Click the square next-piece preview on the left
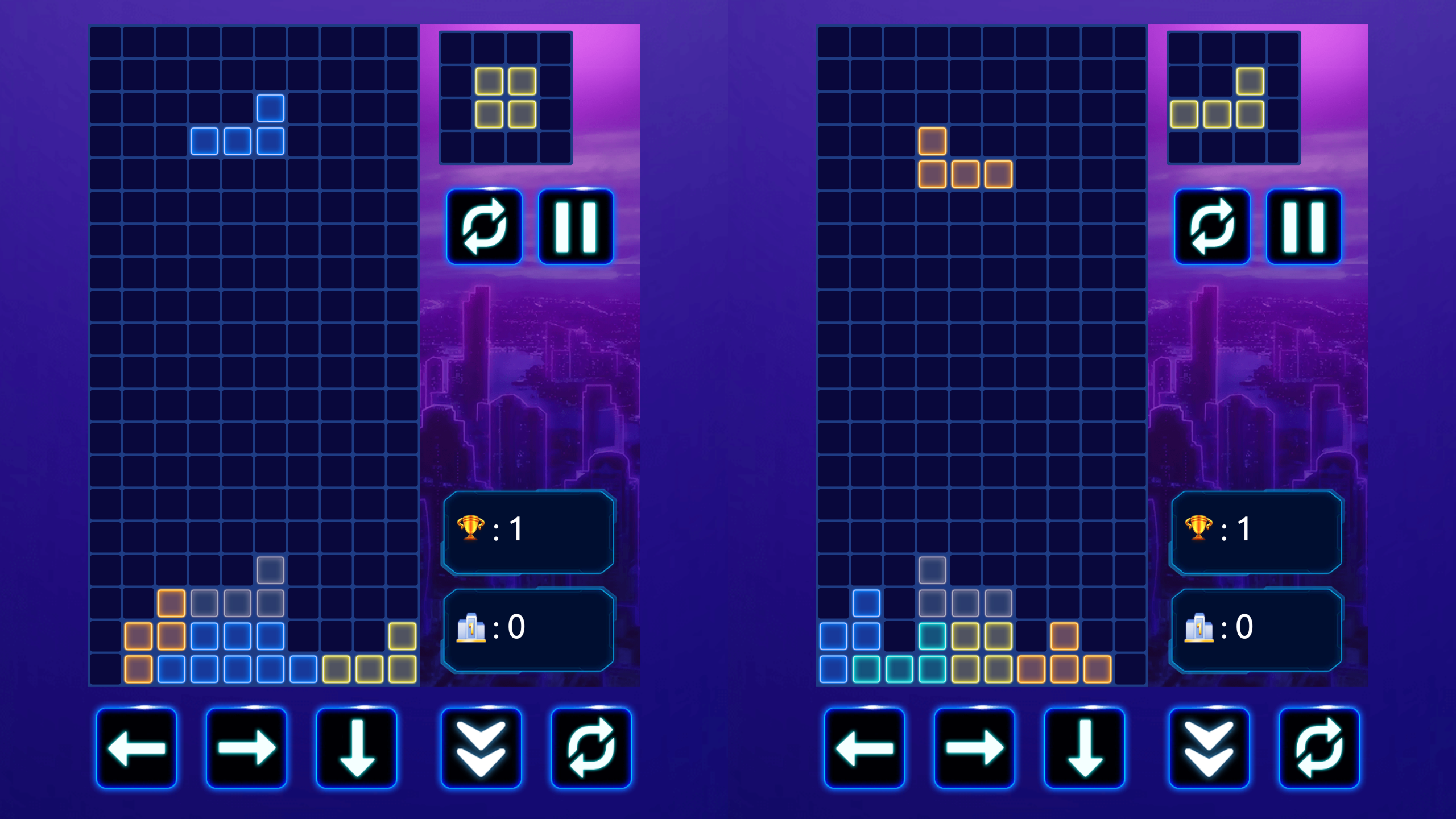This screenshot has width=1456, height=819. pyautogui.click(x=505, y=97)
